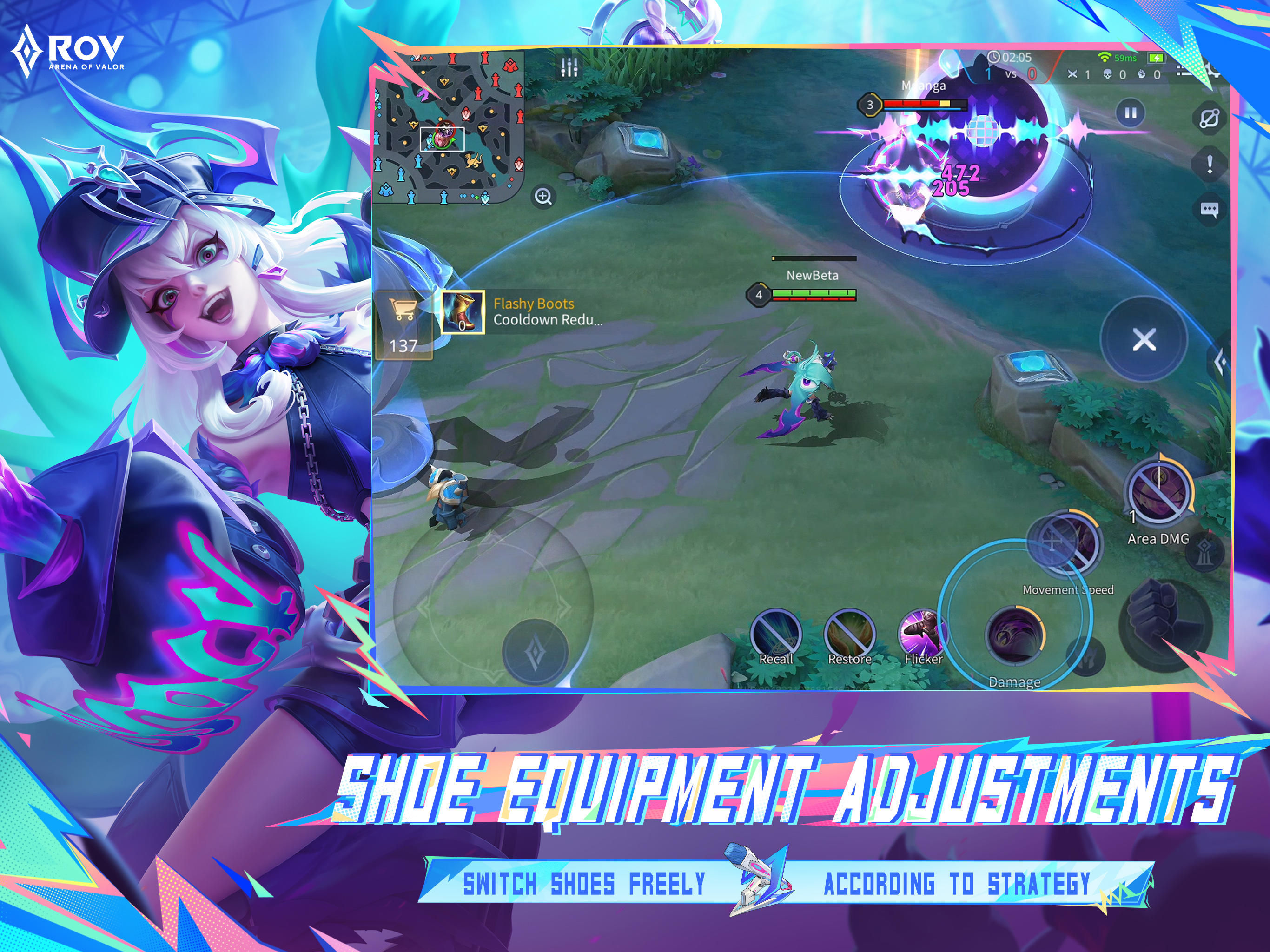Tap hero level badge on NewBeta's health bar
The width and height of the screenshot is (1270, 952).
(x=760, y=295)
